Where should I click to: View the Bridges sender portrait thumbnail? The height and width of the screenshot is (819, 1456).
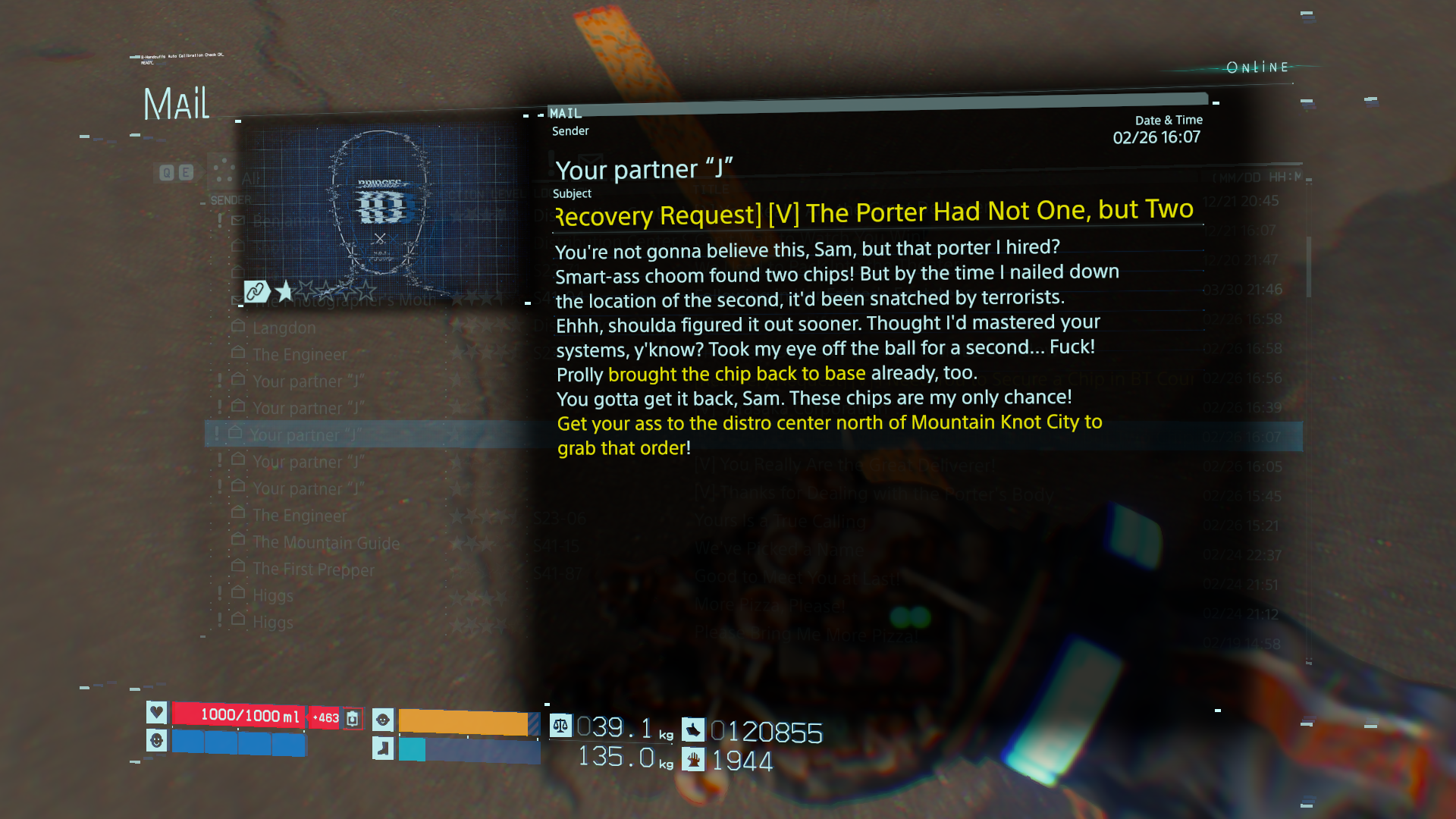point(381,206)
